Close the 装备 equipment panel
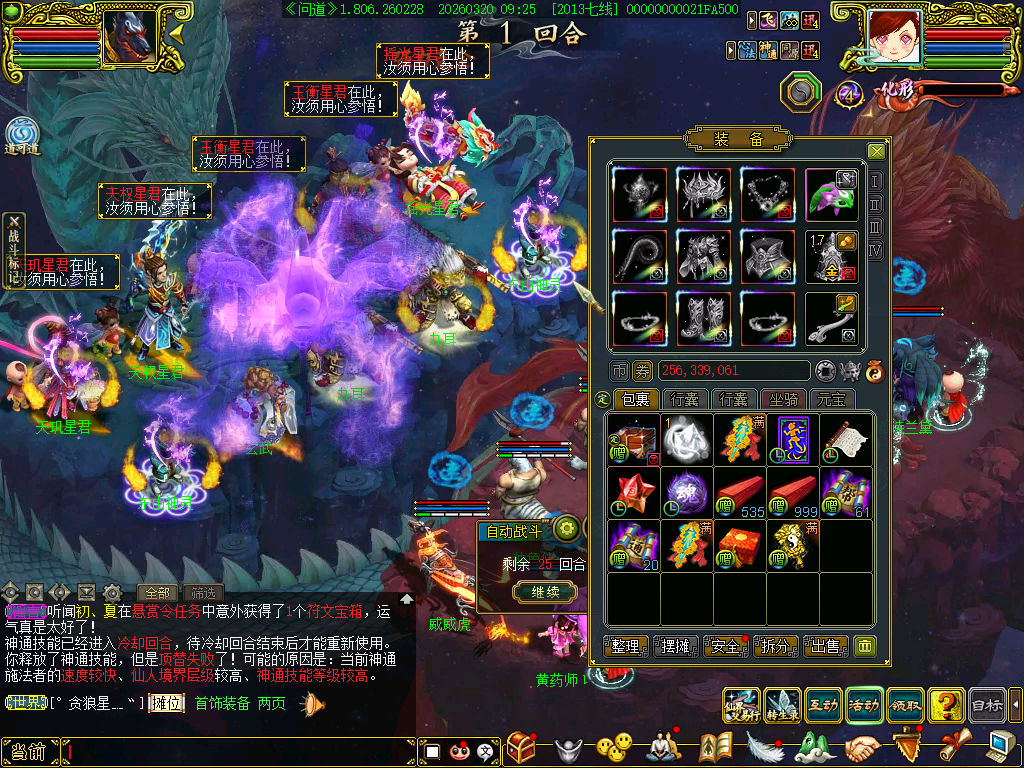 876,151
